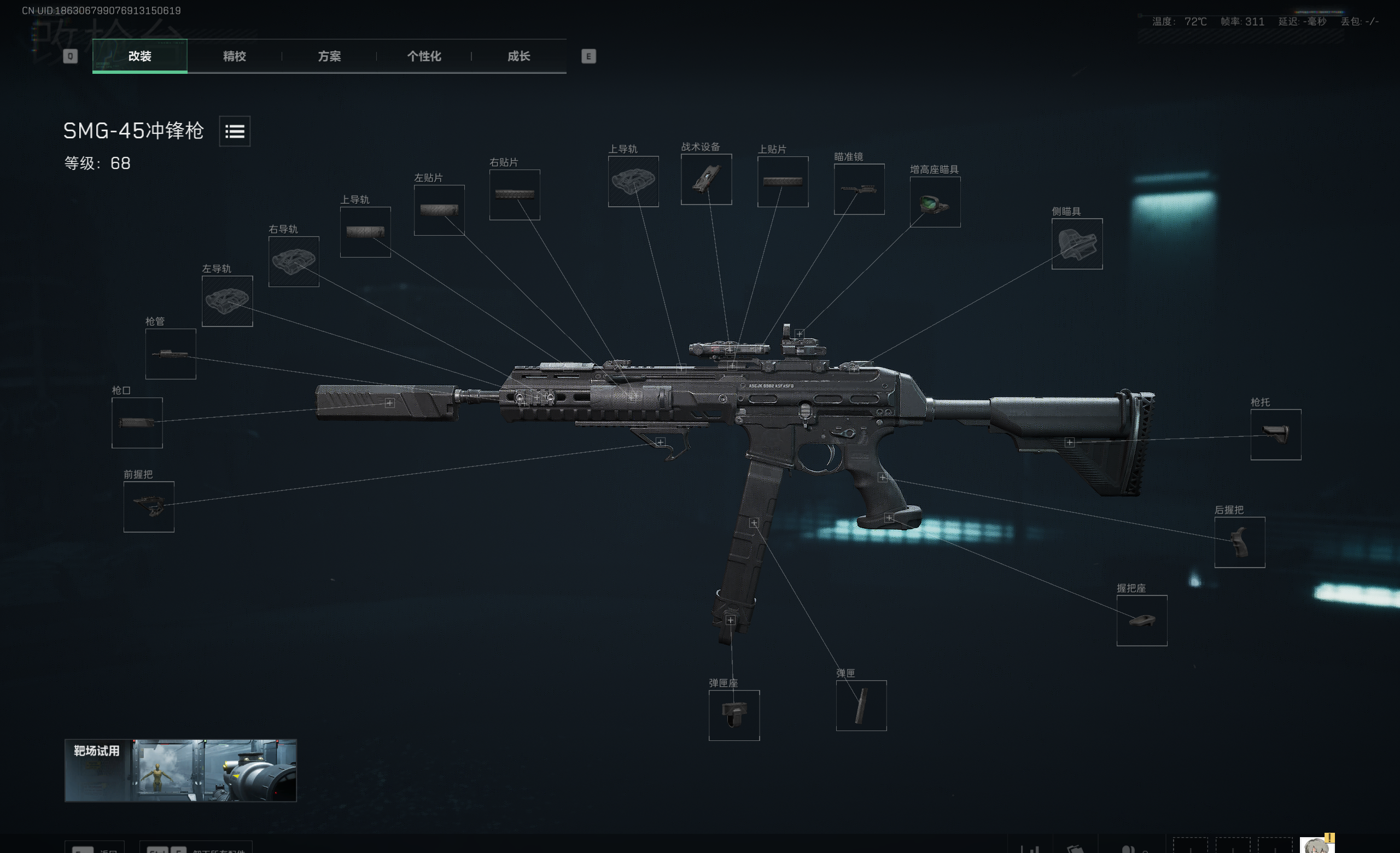Select the 个性化 tab
This screenshot has width=1400, height=853.
(x=424, y=56)
